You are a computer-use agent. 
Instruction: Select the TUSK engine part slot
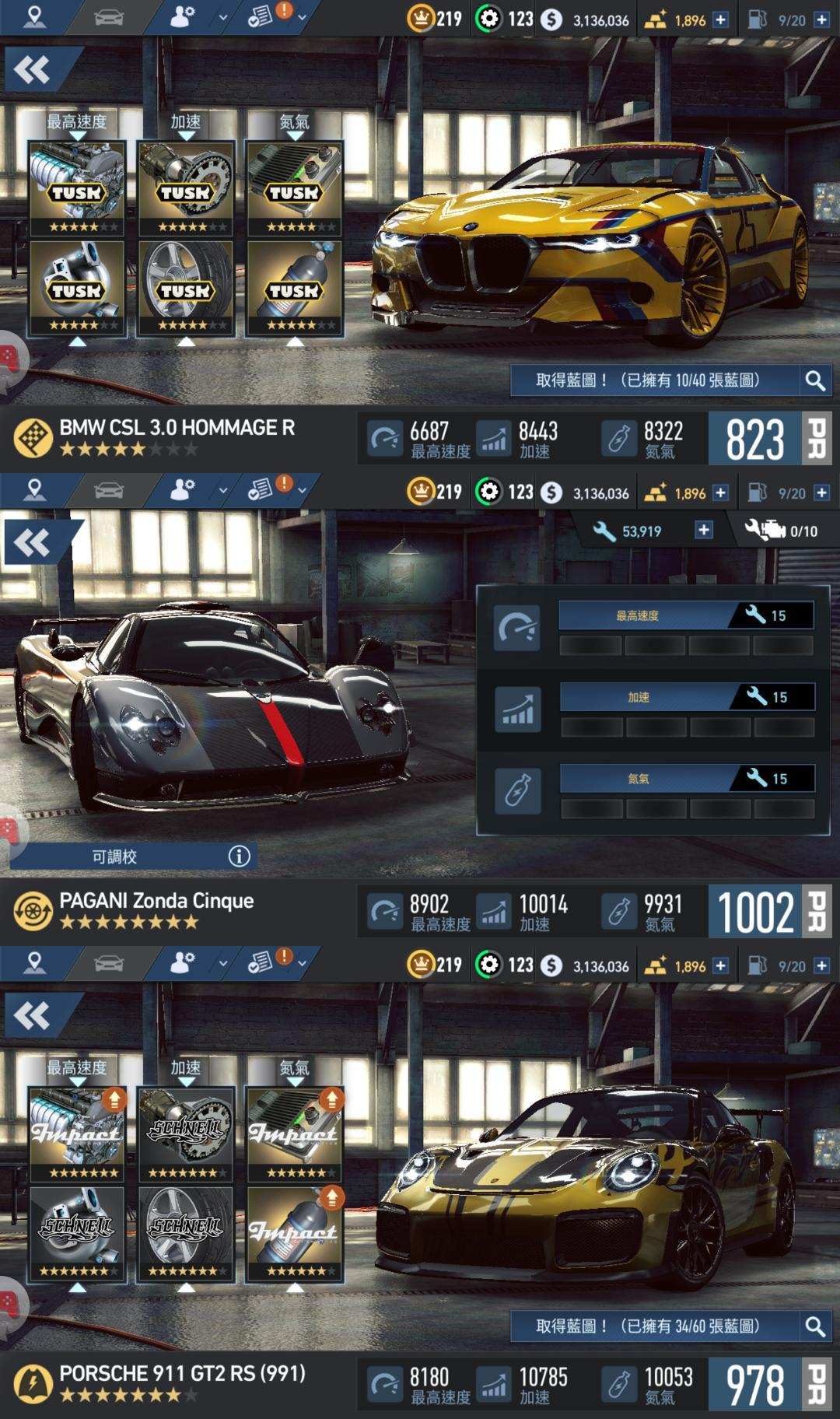(77, 187)
